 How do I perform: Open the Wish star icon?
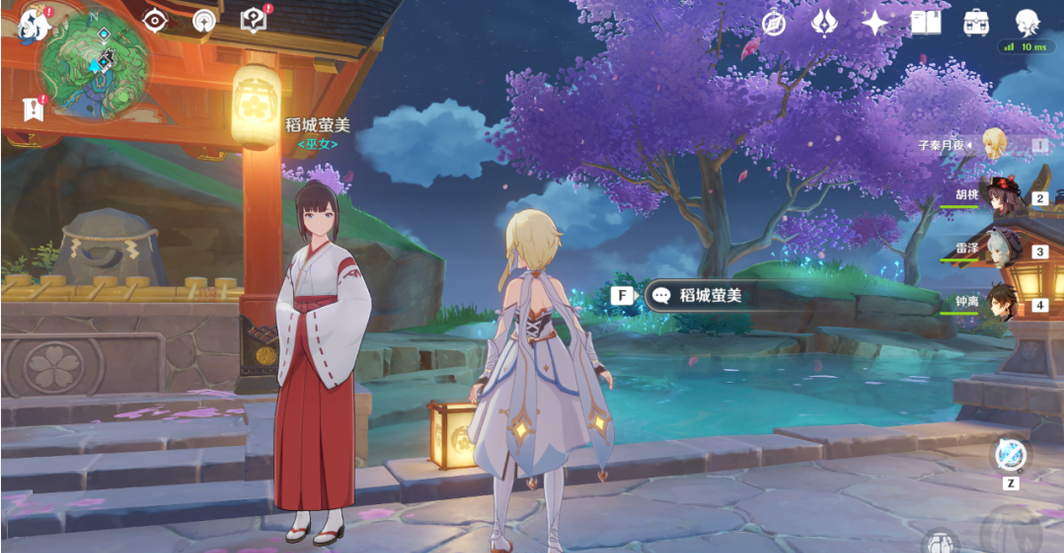click(x=875, y=22)
